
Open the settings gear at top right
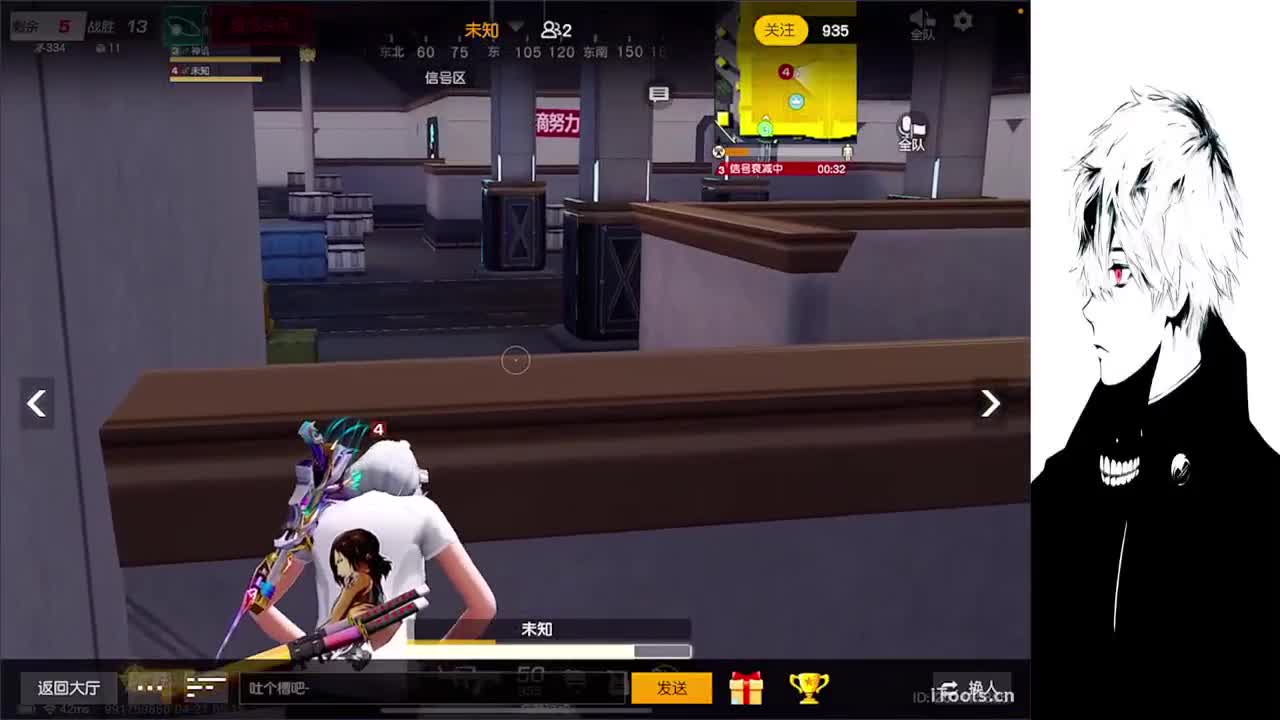[961, 19]
